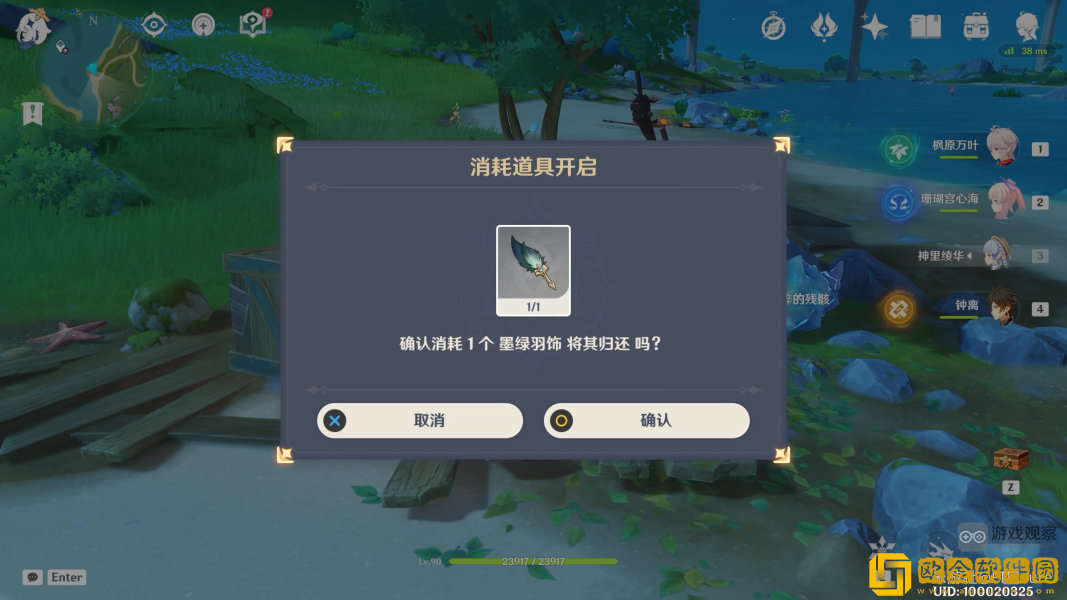Open the quest banner icon below minimap
Screen dimensions: 1067x600
tap(32, 114)
